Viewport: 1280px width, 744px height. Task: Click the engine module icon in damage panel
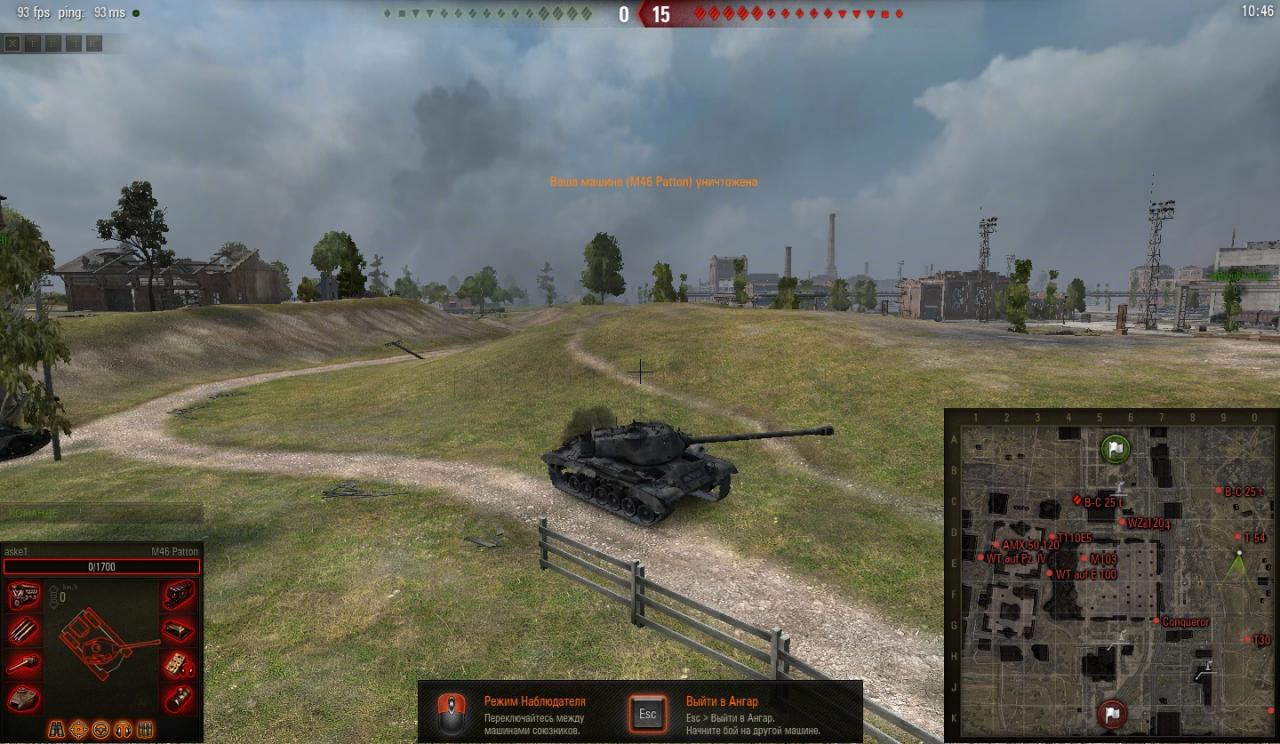tap(24, 595)
